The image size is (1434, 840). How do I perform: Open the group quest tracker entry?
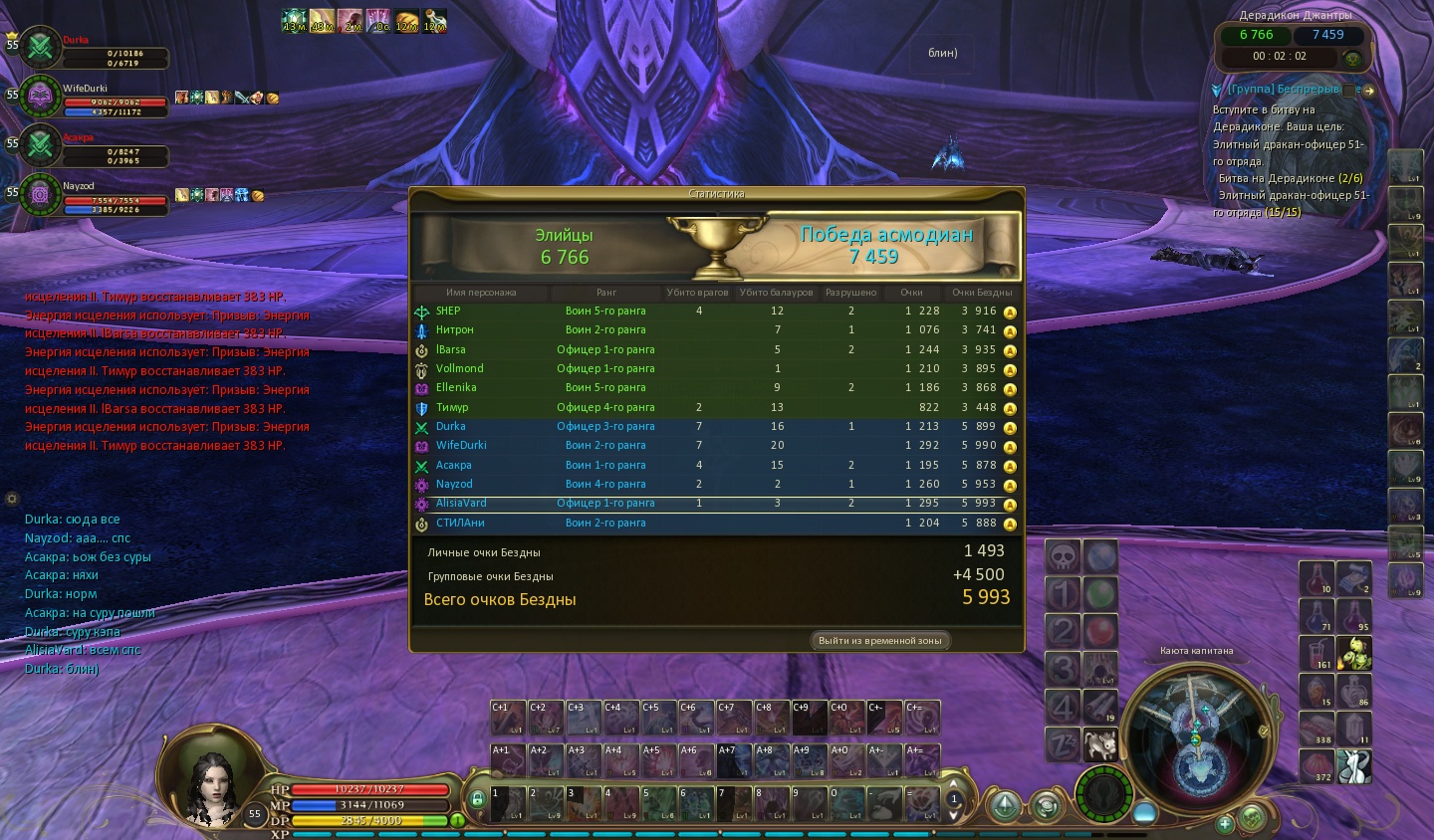tap(1283, 90)
